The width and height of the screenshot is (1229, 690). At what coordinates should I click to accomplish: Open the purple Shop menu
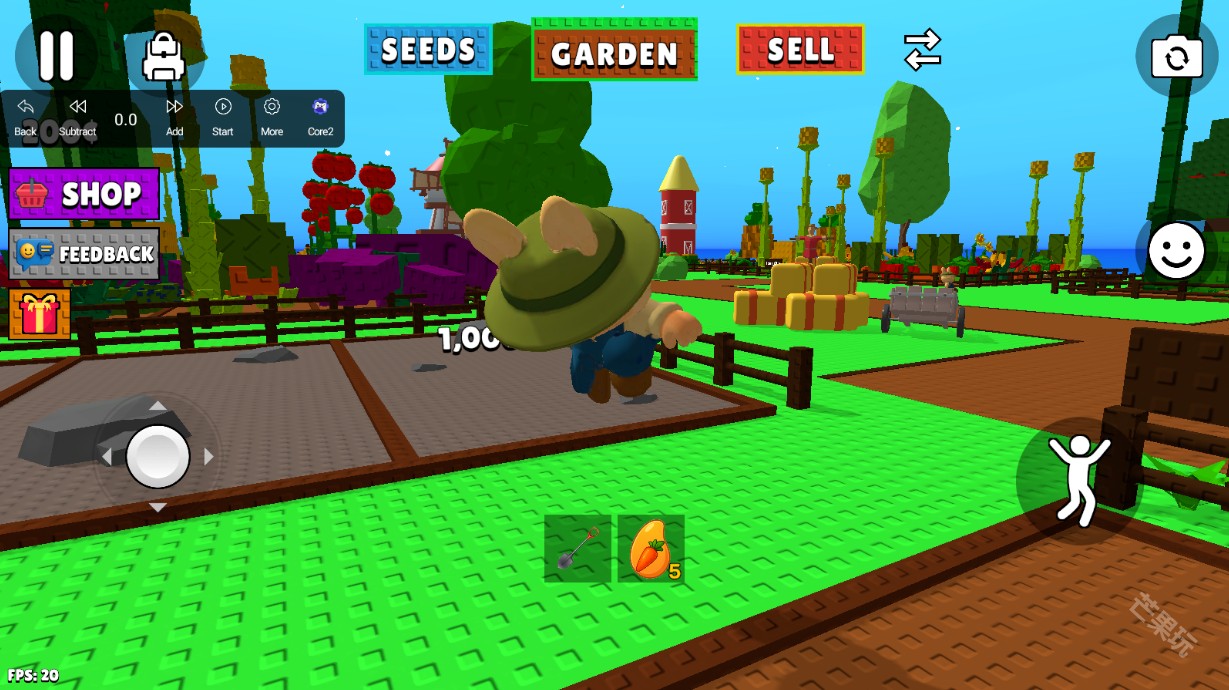point(85,193)
